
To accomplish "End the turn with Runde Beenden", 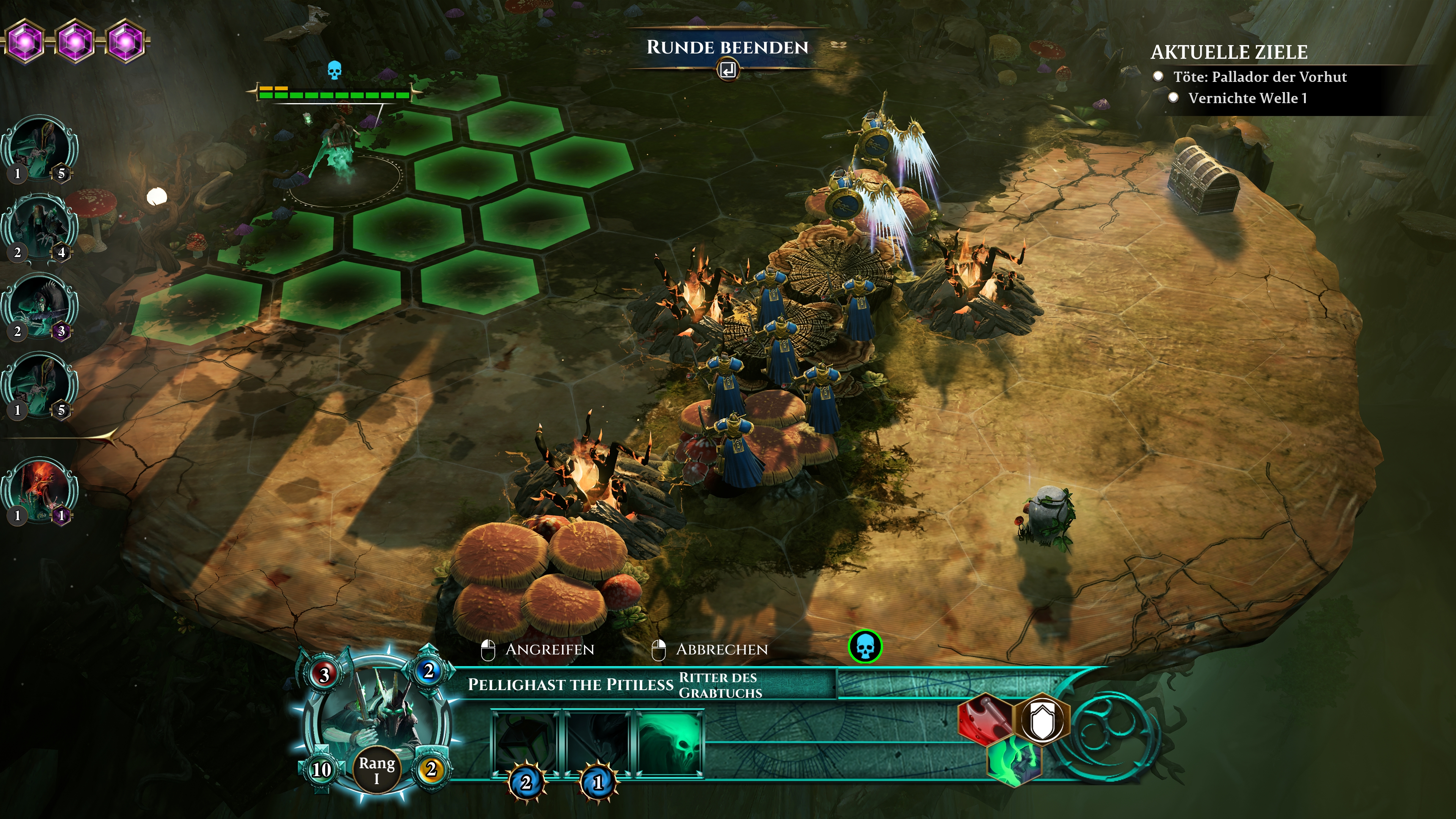I will (727, 48).
